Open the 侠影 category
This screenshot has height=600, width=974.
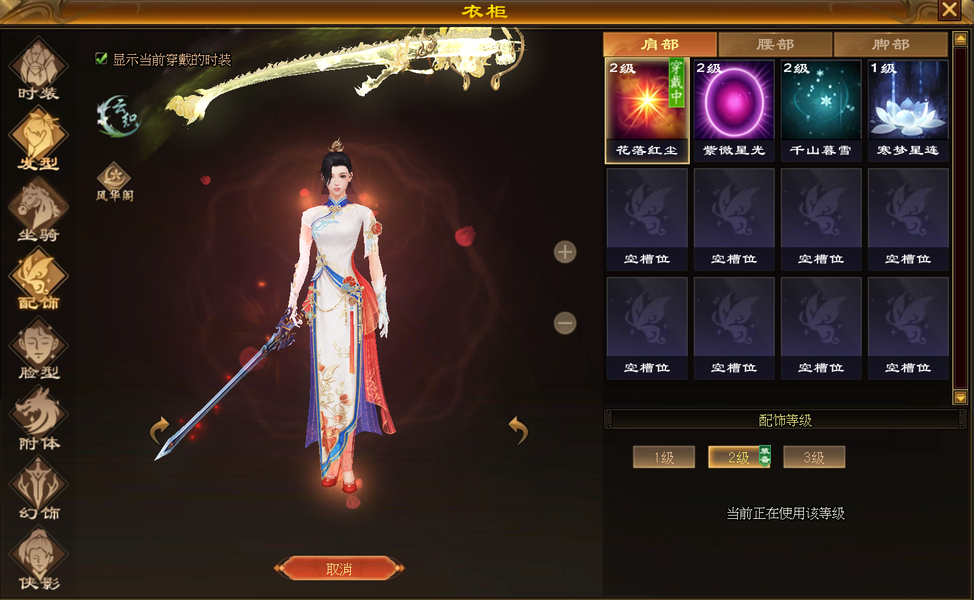pyautogui.click(x=39, y=558)
